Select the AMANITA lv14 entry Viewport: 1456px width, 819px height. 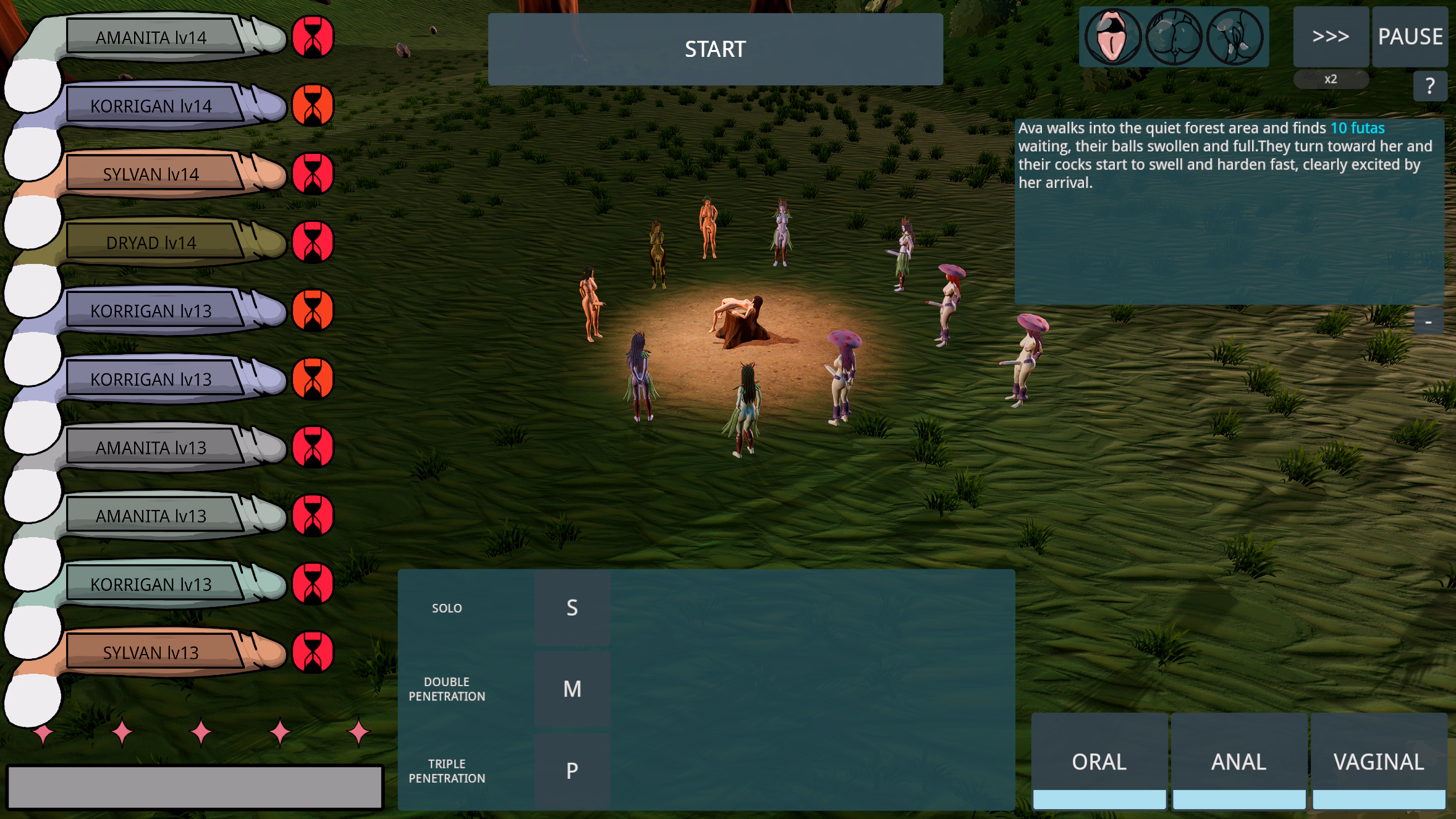point(151,38)
